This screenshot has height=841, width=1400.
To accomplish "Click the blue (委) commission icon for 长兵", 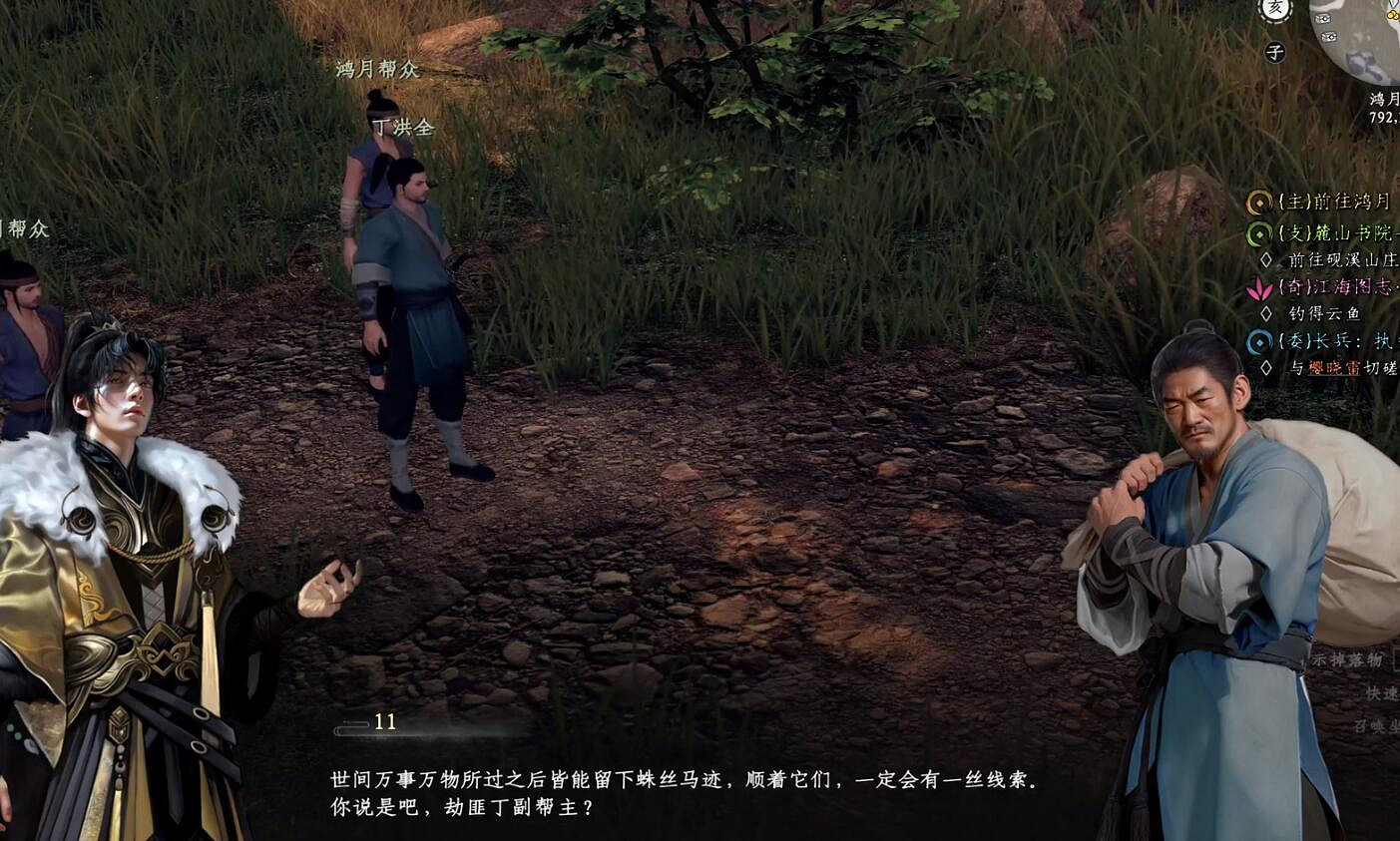I will coord(1257,342).
